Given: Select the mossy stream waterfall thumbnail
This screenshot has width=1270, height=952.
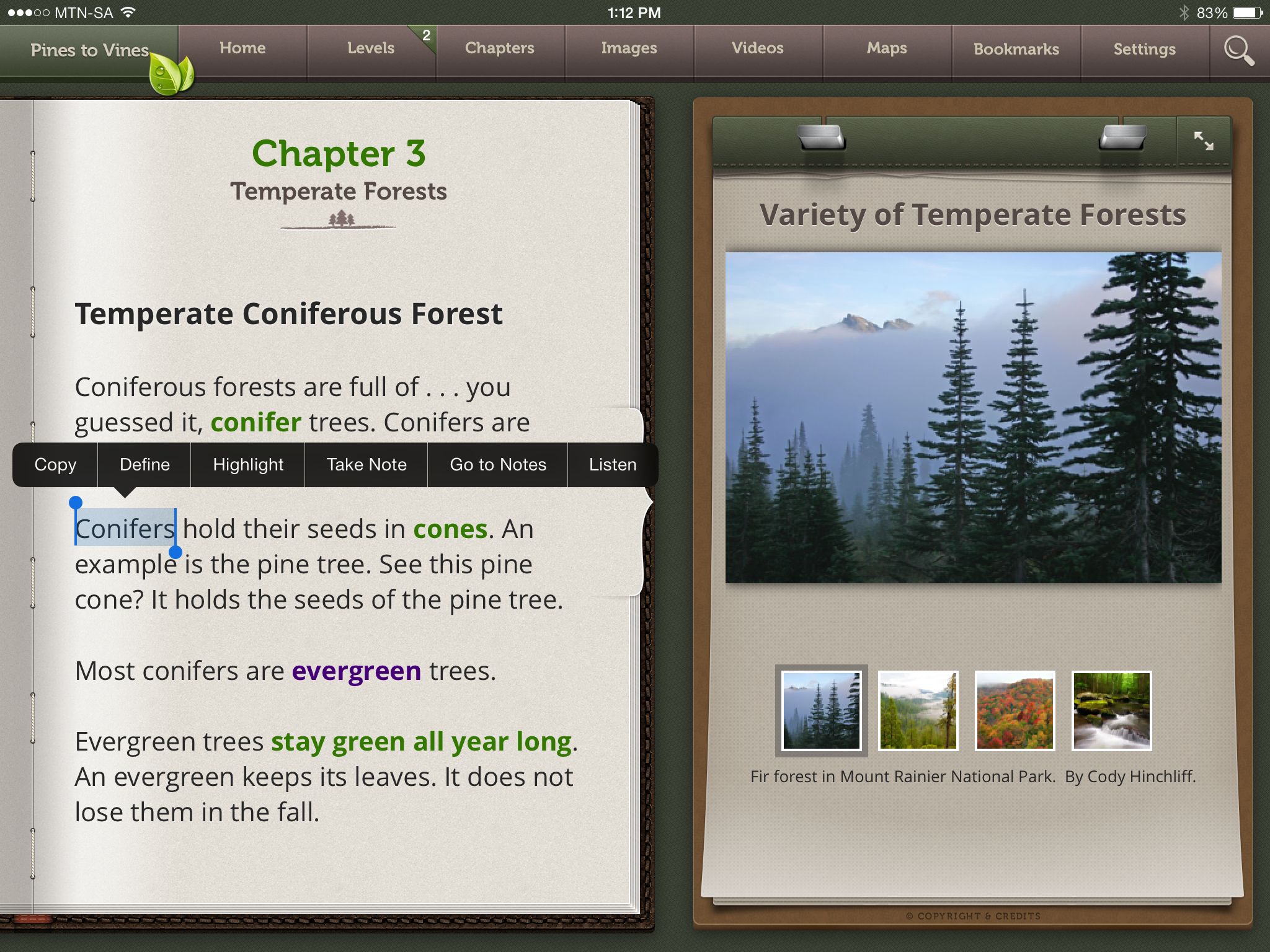Looking at the screenshot, I should [x=1111, y=710].
